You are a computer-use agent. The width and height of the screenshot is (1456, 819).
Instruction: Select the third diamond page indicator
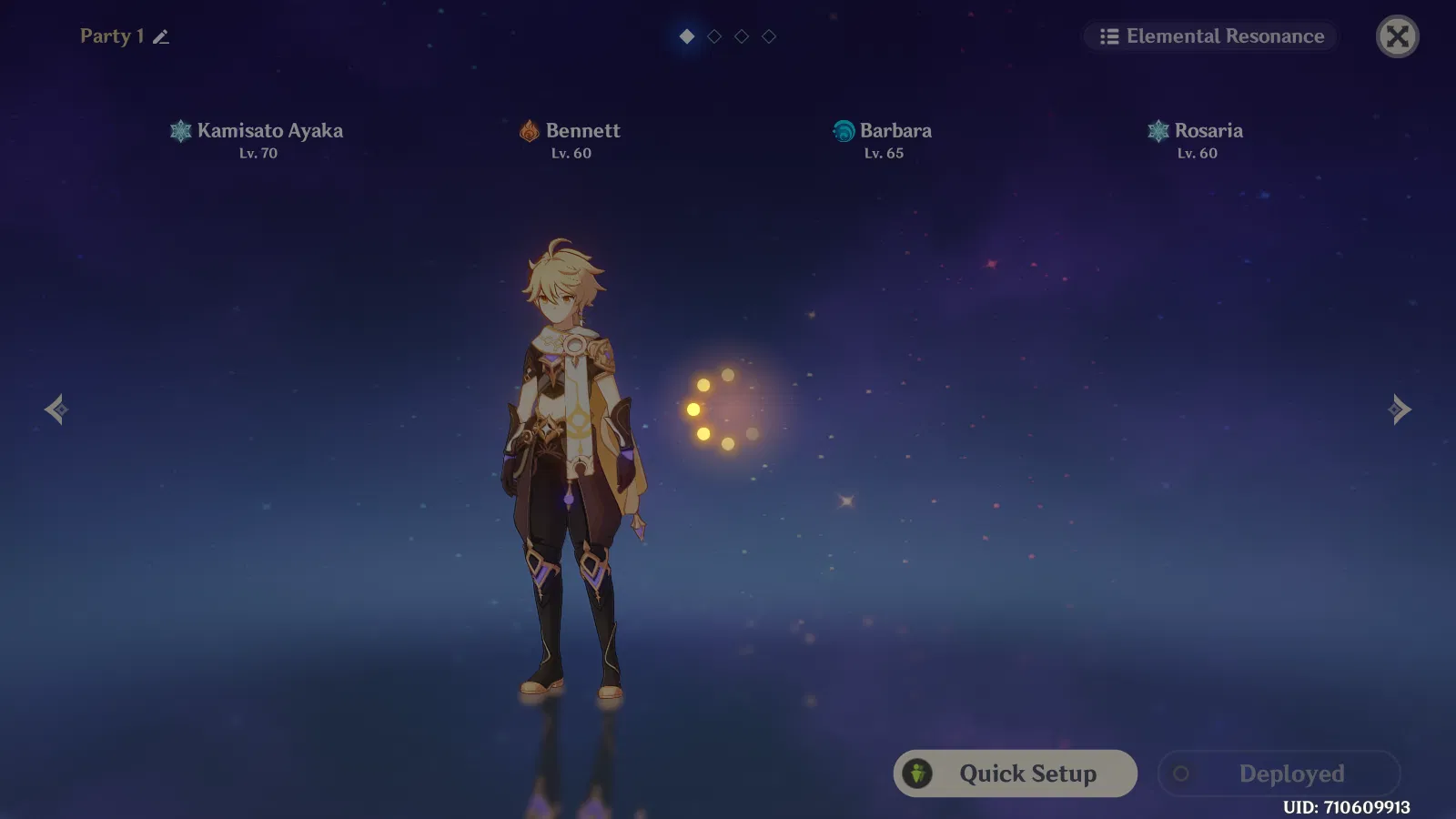(740, 37)
